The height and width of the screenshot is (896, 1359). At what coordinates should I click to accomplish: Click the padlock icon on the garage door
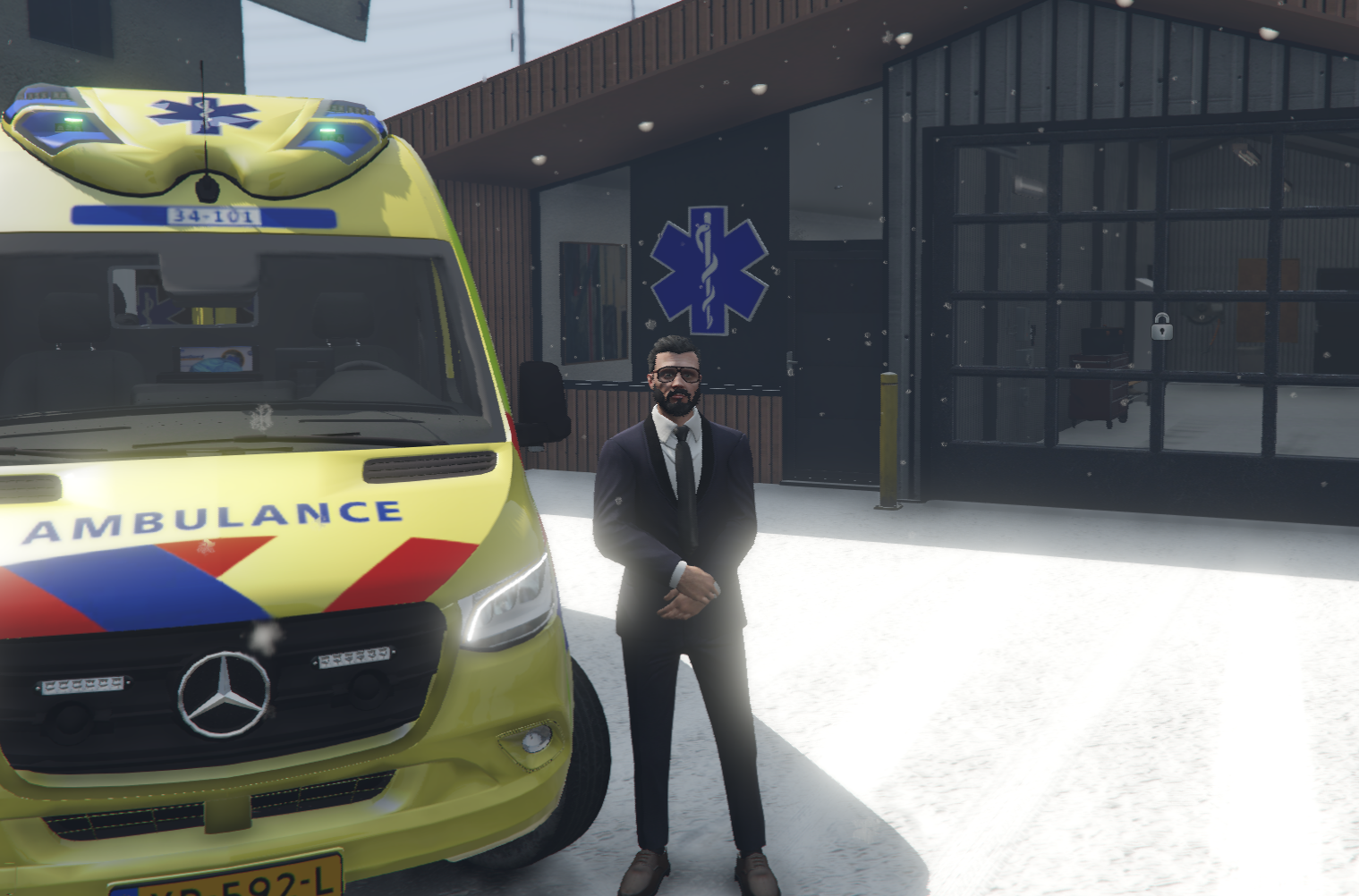[x=1161, y=327]
